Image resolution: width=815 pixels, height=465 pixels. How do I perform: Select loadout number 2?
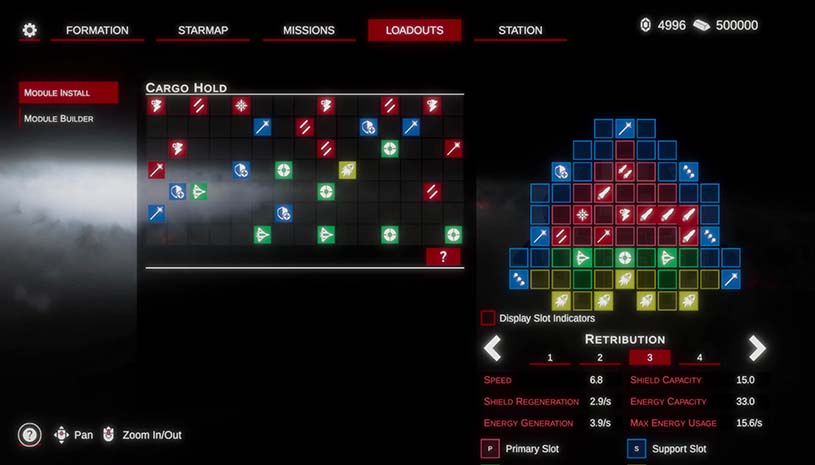600,358
